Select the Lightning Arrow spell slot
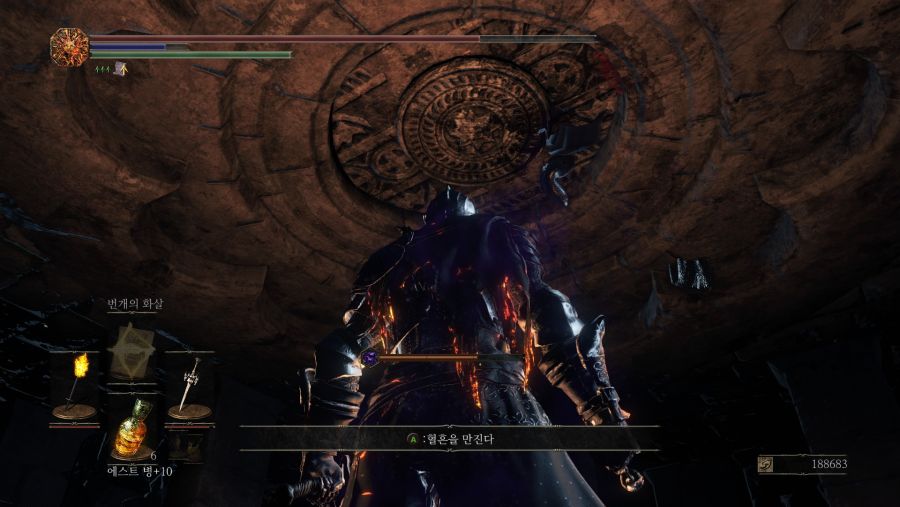The width and height of the screenshot is (900, 507). [131, 350]
